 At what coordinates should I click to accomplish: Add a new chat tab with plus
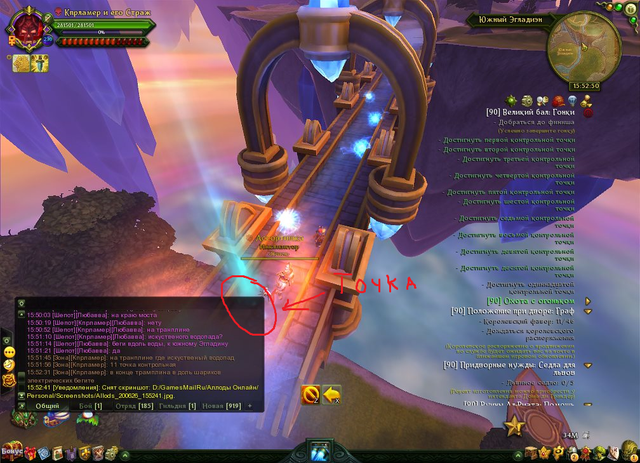tap(250, 407)
